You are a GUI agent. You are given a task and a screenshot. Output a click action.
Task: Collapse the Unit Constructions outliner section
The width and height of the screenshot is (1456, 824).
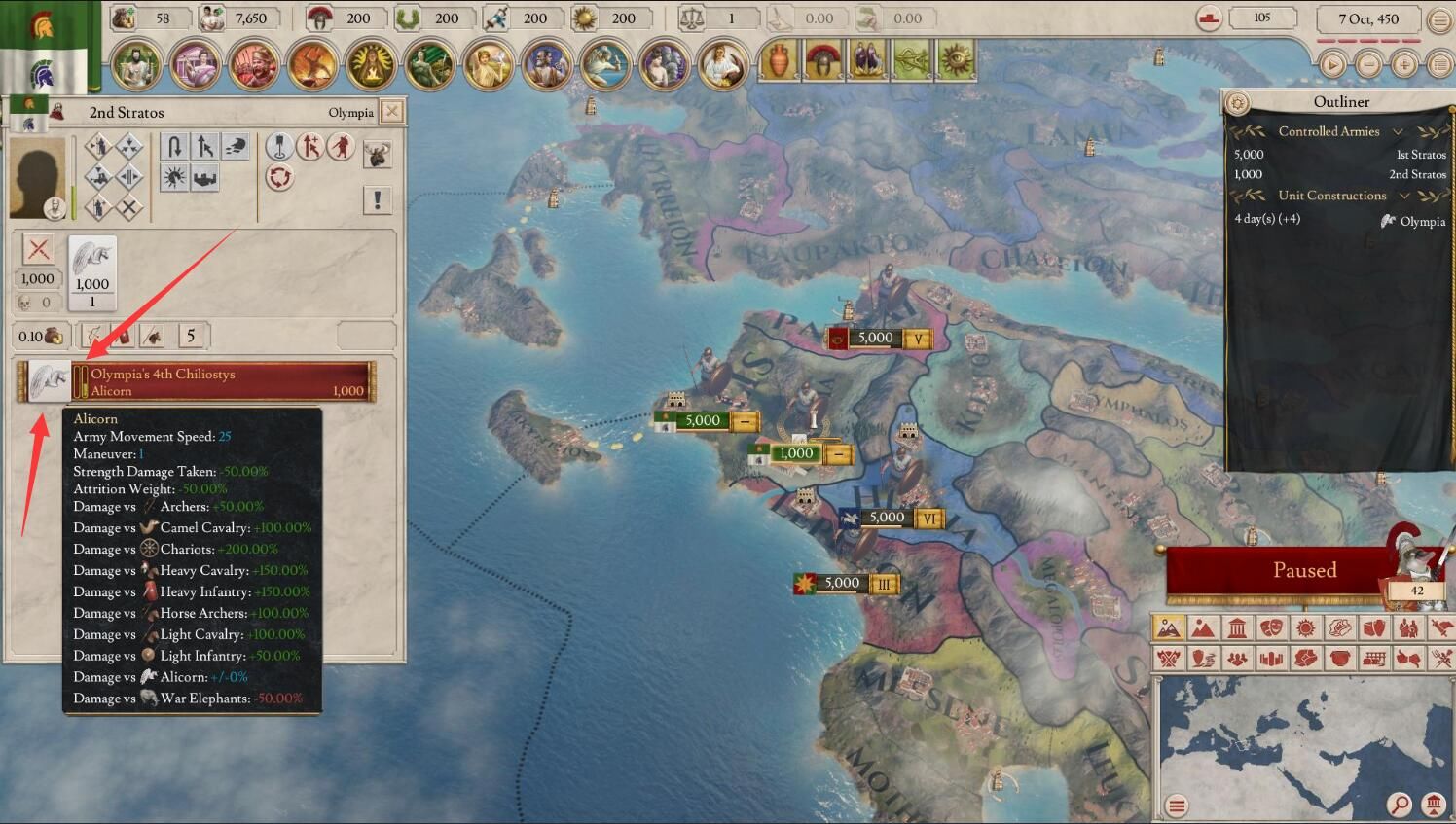[x=1404, y=196]
